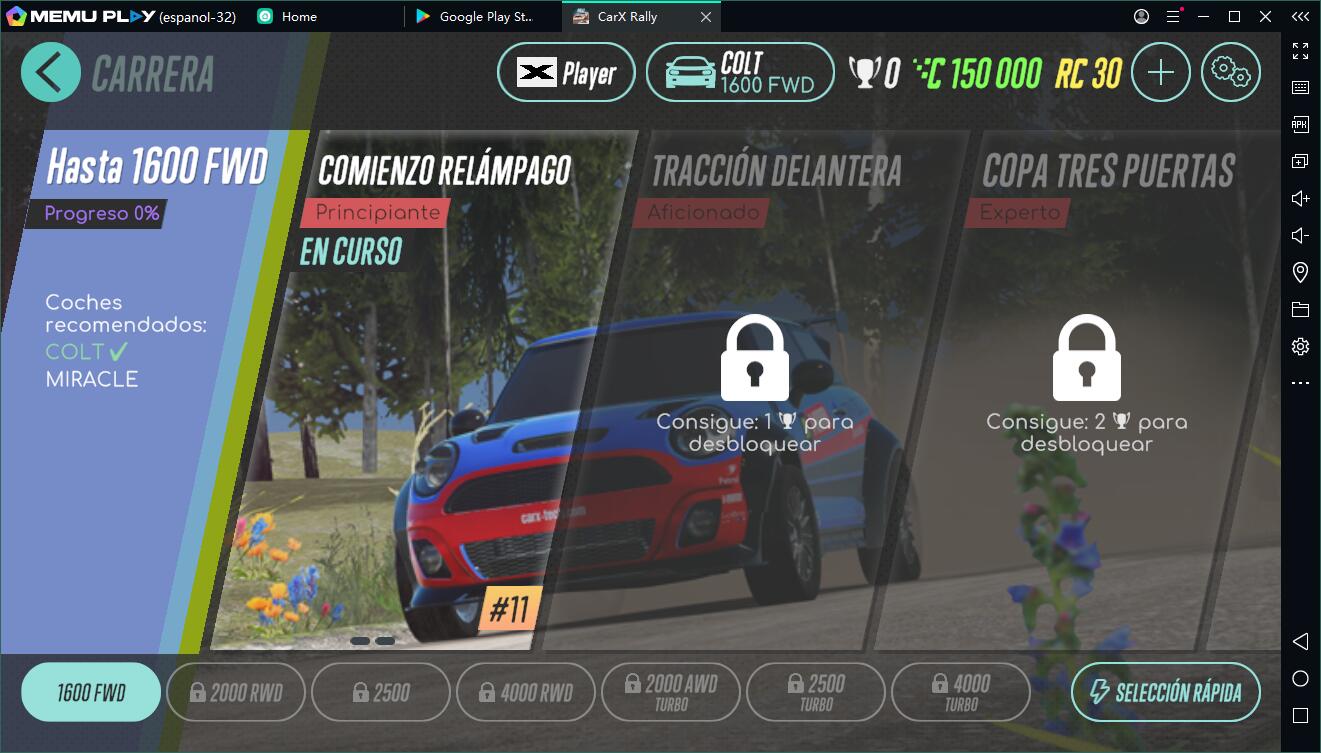The height and width of the screenshot is (753, 1321).
Task: Expand the sidebar more options ellipsis
Action: 1299,382
